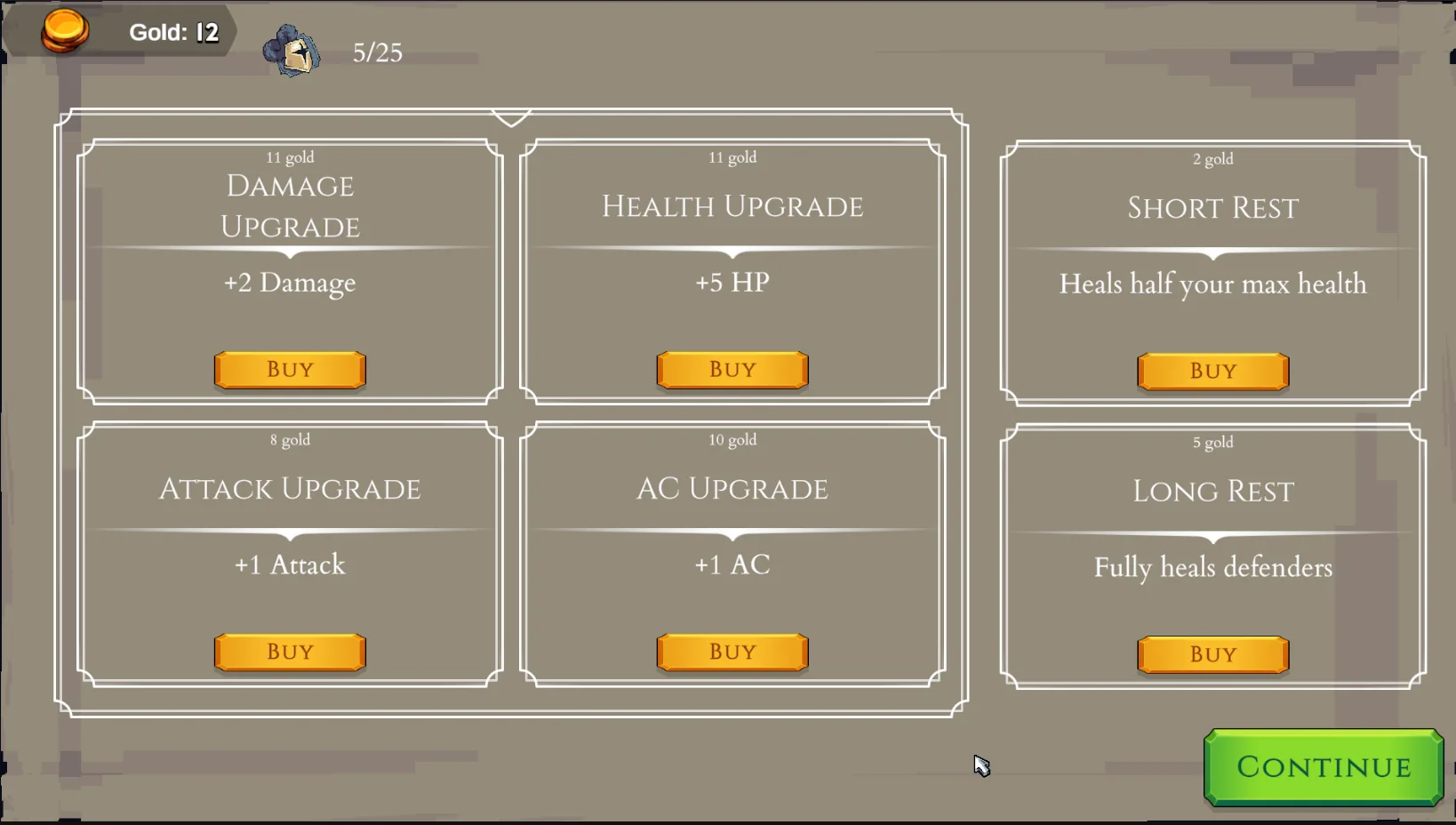
Task: Buy the Attack Upgrade for 8 gold
Action: (x=289, y=652)
